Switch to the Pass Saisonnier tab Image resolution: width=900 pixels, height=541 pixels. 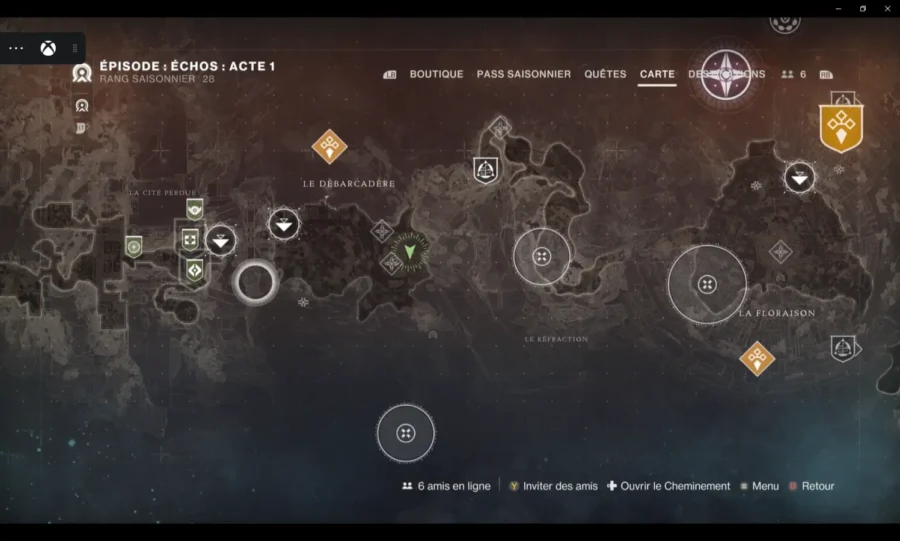click(523, 74)
